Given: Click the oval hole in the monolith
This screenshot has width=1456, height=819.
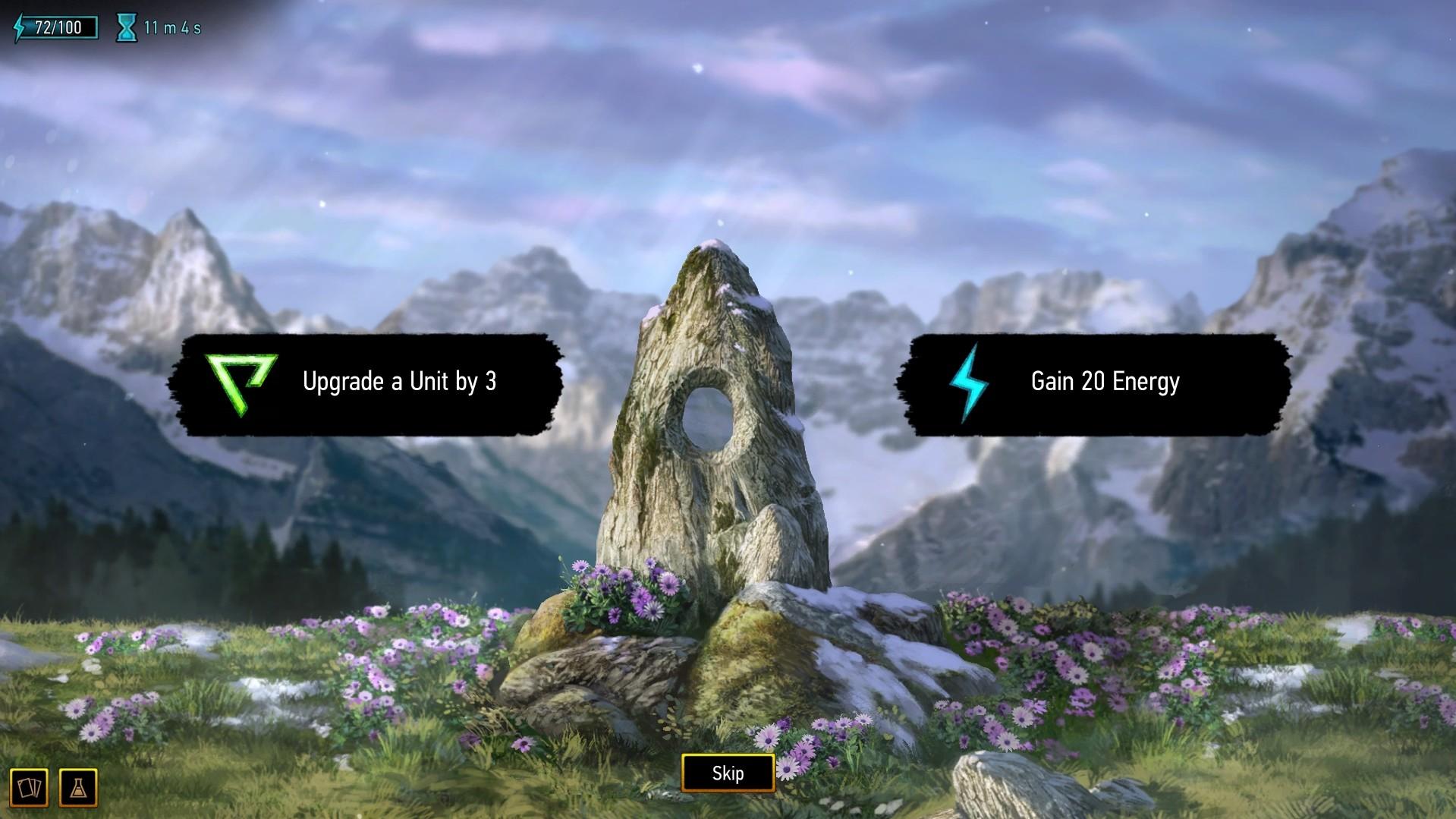Looking at the screenshot, I should [712, 417].
